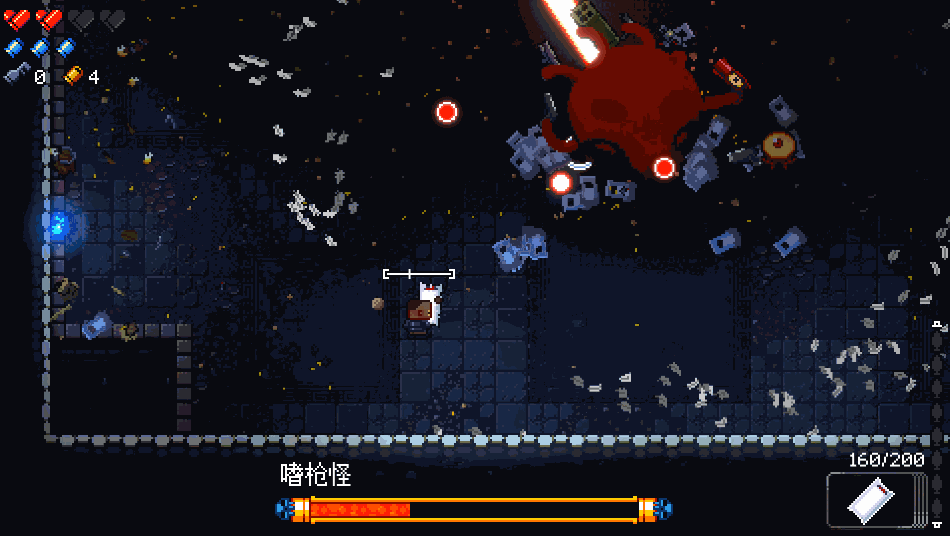The width and height of the screenshot is (950, 536).
Task: Click the orange shell currency icon
Action: [74, 75]
